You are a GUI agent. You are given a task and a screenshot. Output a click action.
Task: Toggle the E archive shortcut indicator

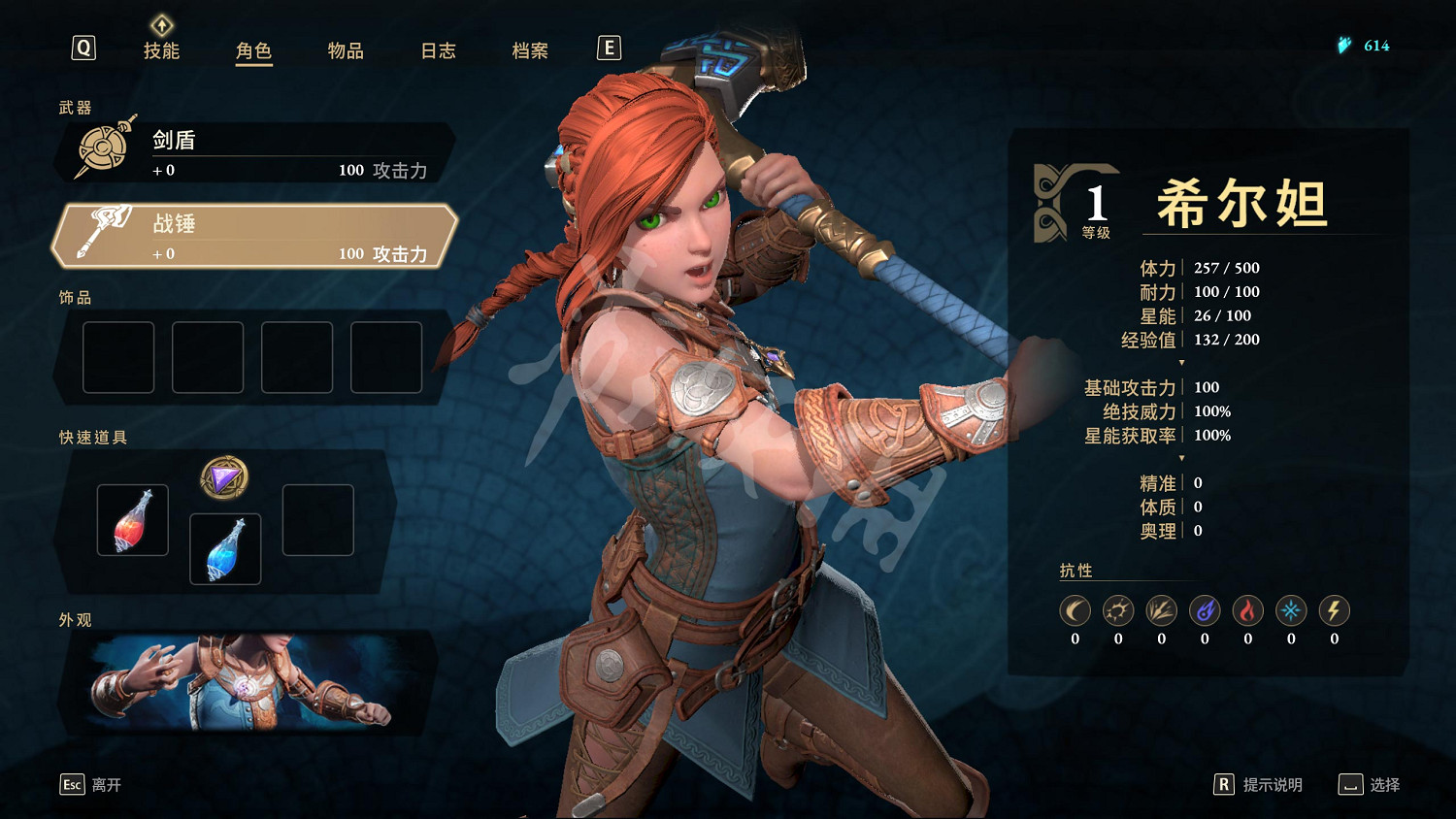(x=609, y=47)
